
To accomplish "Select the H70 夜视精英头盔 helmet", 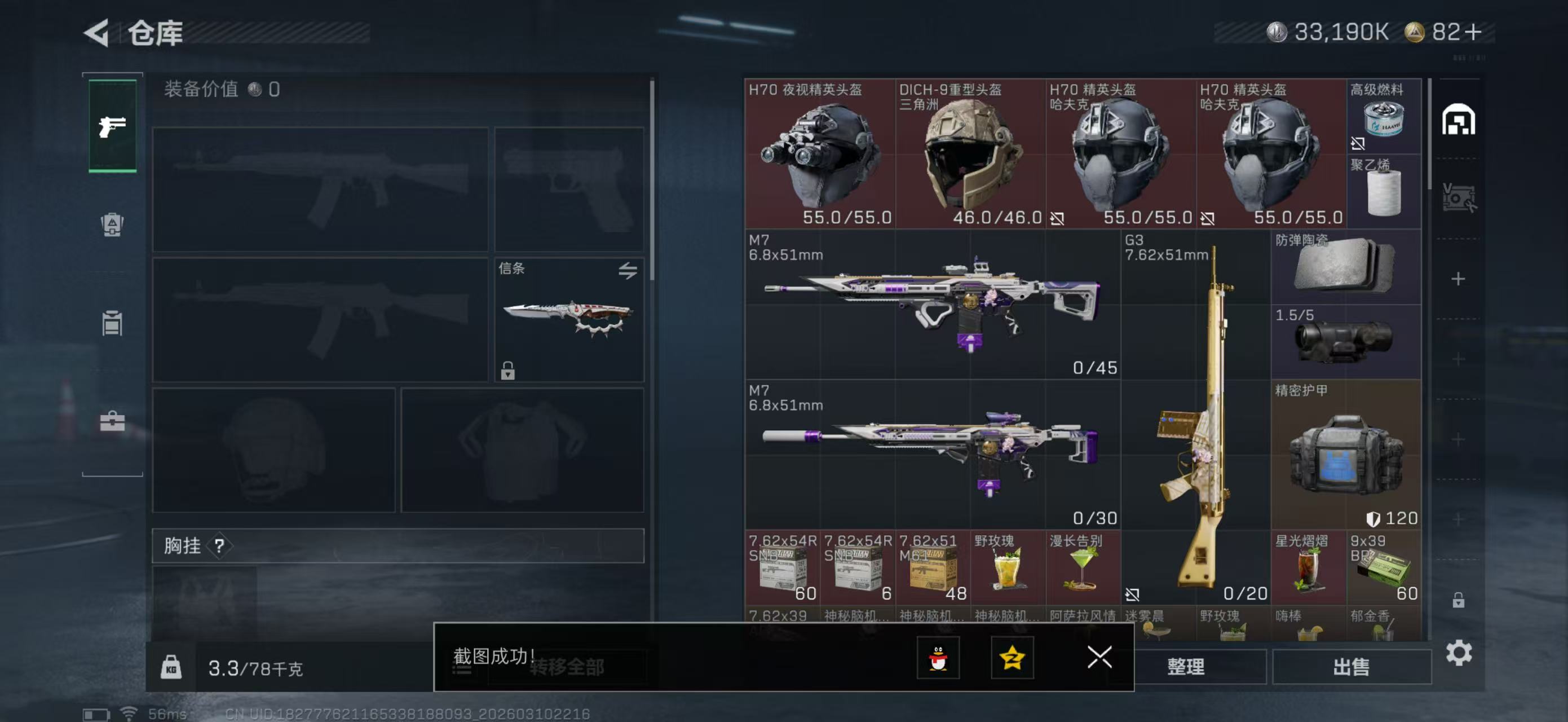I will click(819, 153).
